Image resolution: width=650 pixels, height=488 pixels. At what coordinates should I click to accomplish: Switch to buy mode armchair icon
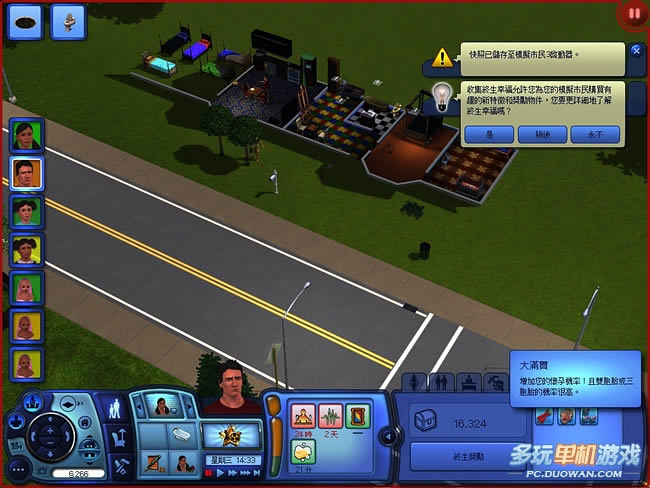118,436
